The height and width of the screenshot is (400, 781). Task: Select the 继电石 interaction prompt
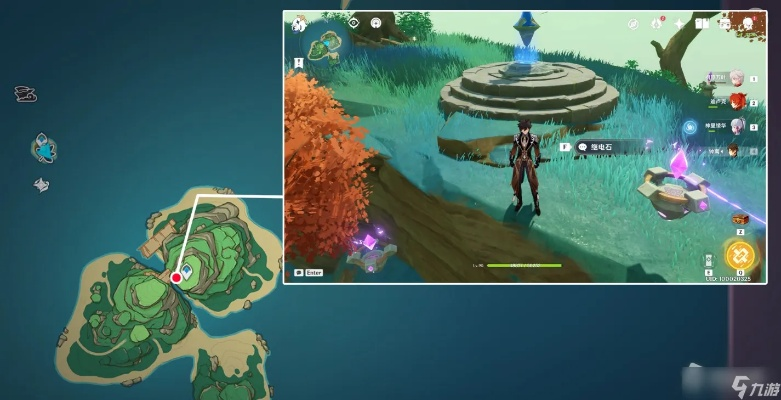tap(605, 146)
